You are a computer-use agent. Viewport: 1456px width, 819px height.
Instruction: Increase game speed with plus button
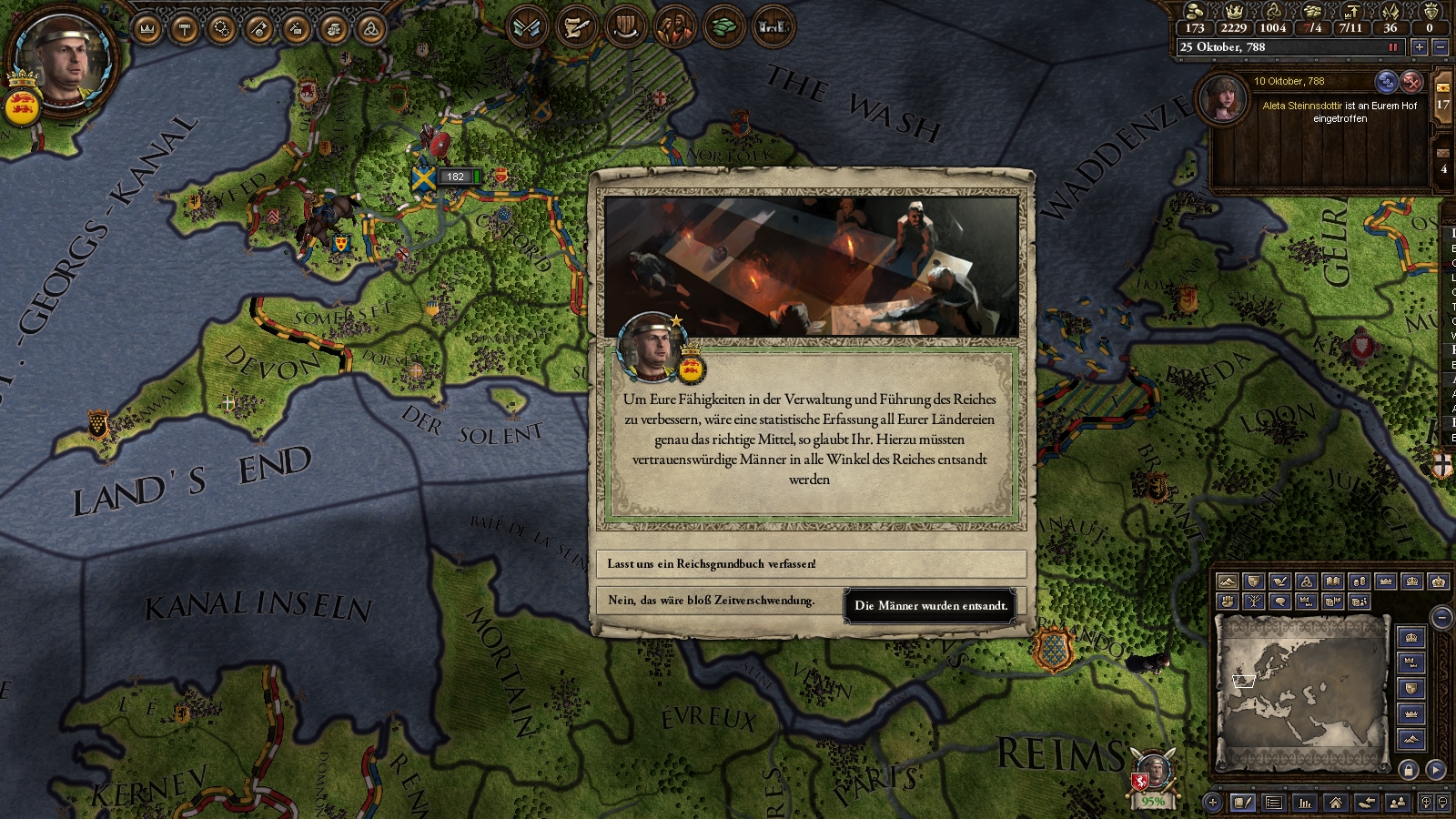pyautogui.click(x=1419, y=47)
